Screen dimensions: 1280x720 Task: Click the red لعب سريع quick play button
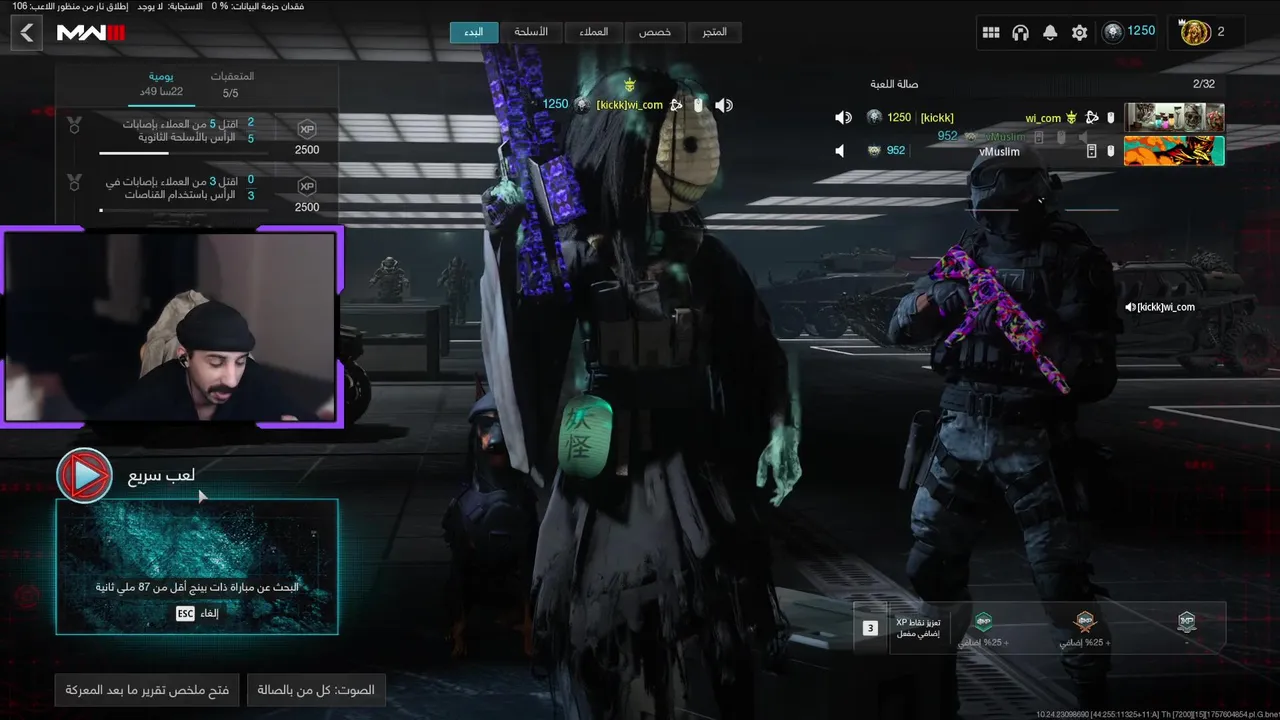pyautogui.click(x=85, y=476)
